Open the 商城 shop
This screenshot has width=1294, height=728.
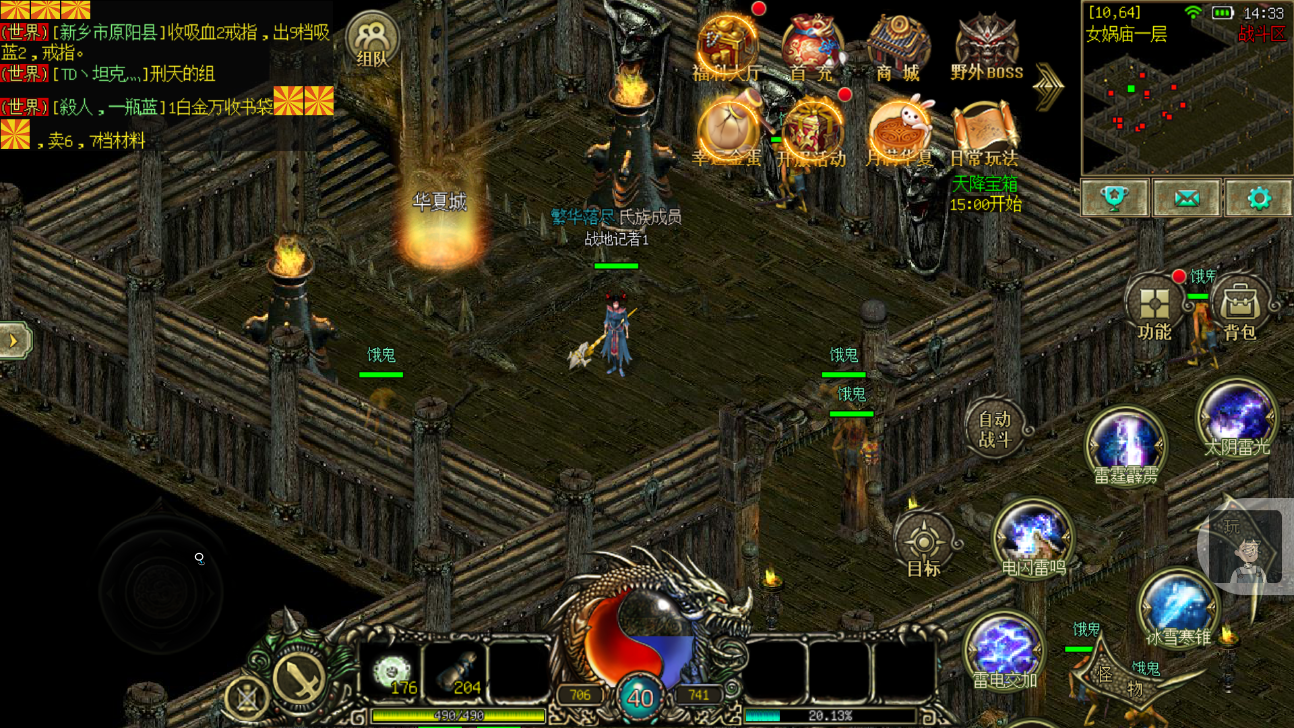pos(897,45)
